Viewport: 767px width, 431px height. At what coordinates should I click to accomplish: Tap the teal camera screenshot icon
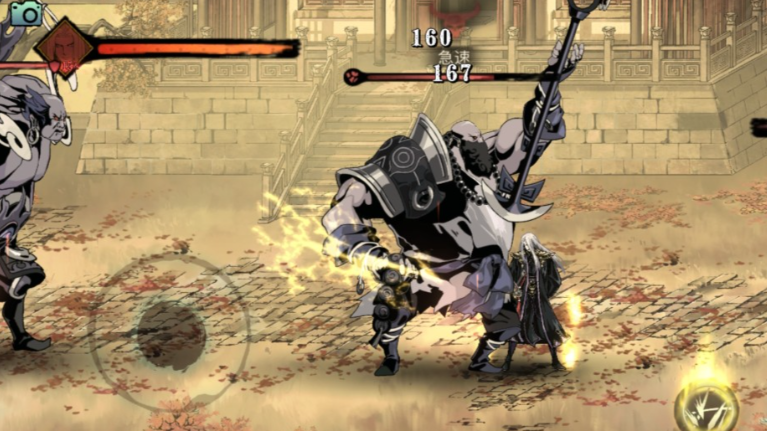(x=26, y=13)
